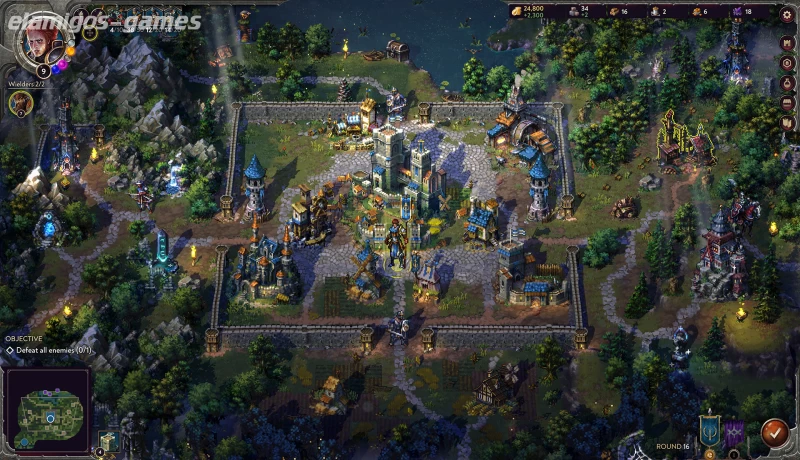
Task: Click the gold resource counter
Action: [x=528, y=12]
